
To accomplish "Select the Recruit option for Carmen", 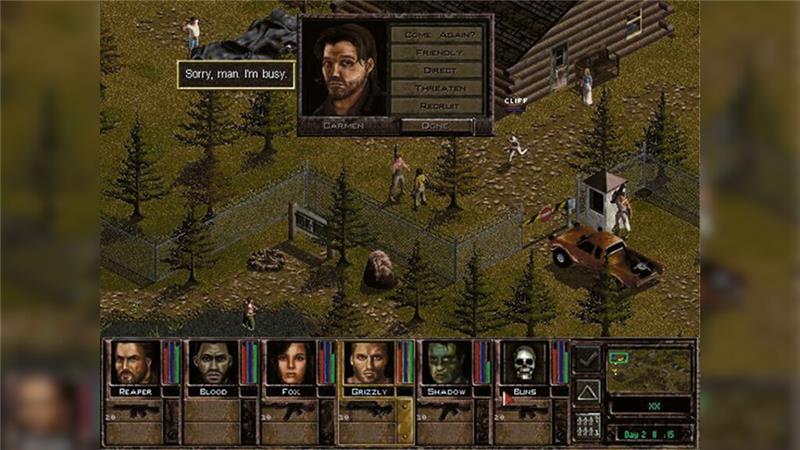I will 436,106.
